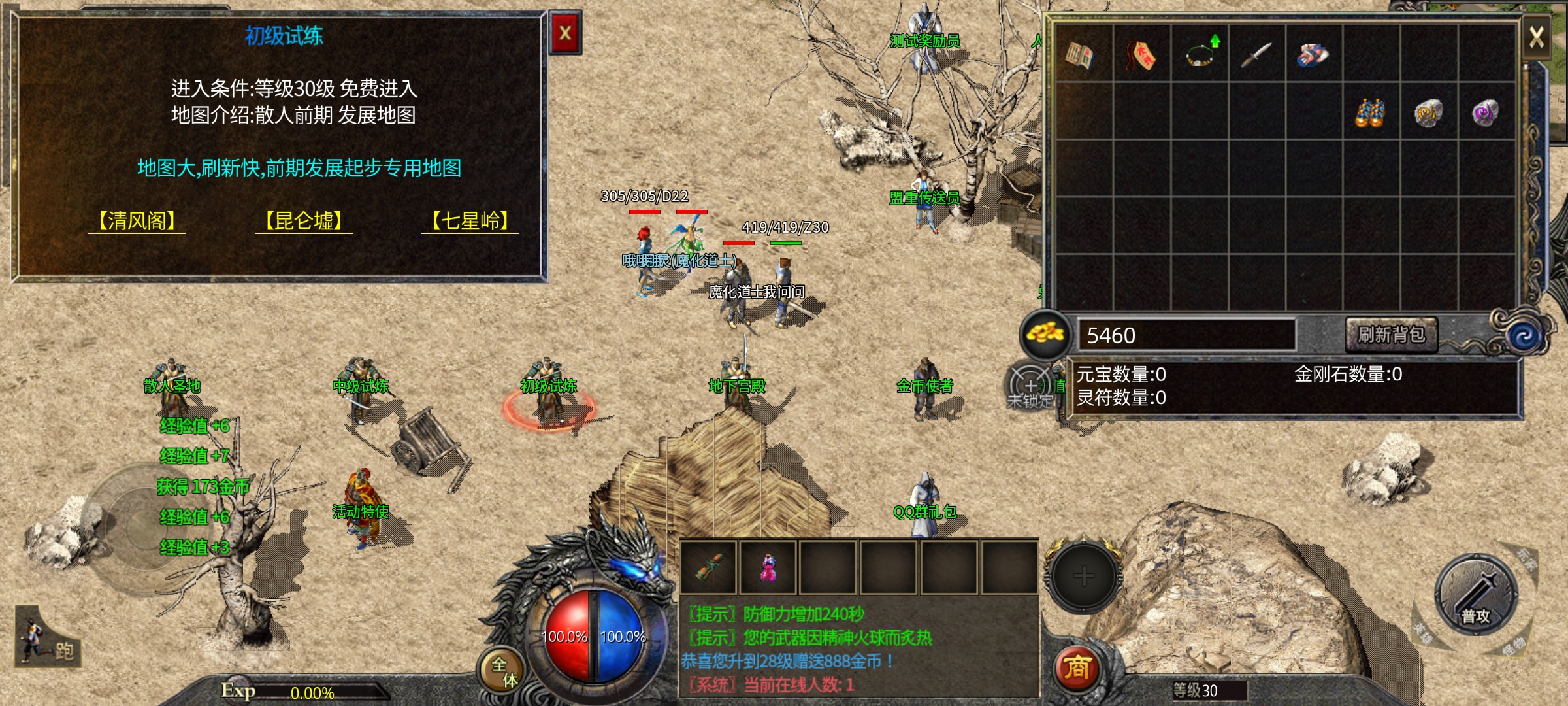Enter the 【七星岭】 map
1568x706 pixels.
pos(470,221)
